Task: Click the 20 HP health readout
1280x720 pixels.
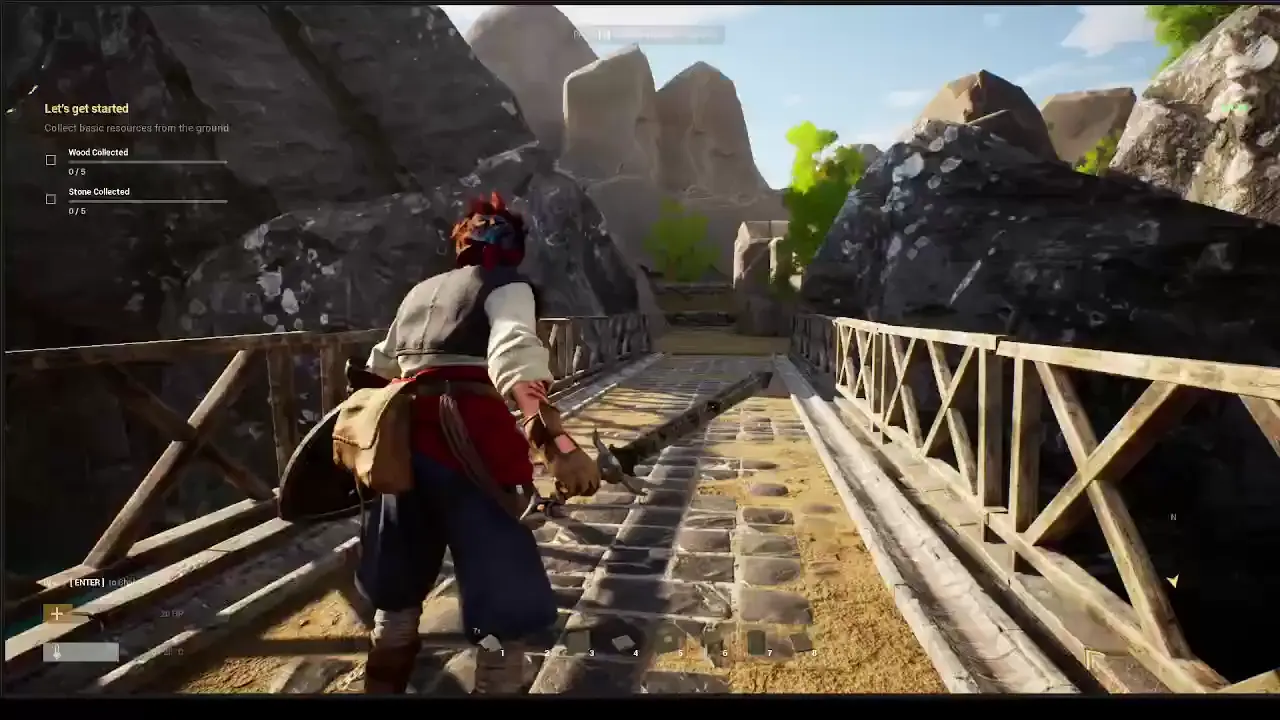Action: (171, 613)
